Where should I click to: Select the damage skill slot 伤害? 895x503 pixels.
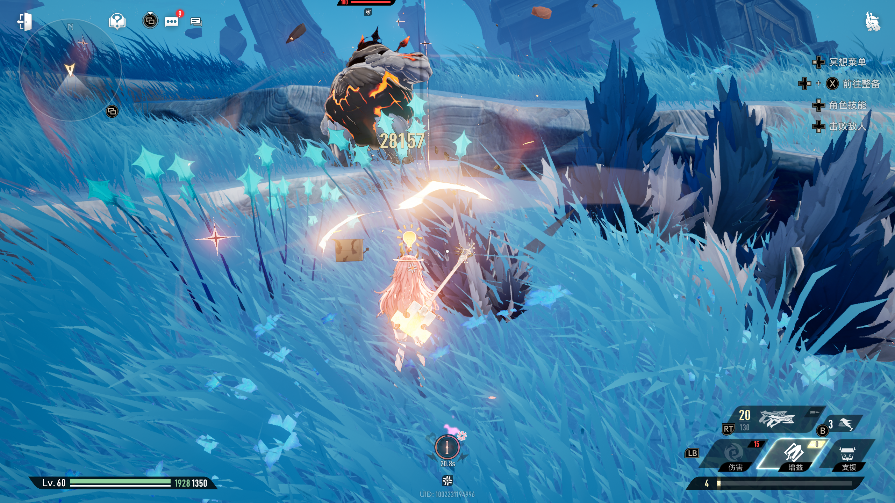click(x=734, y=455)
